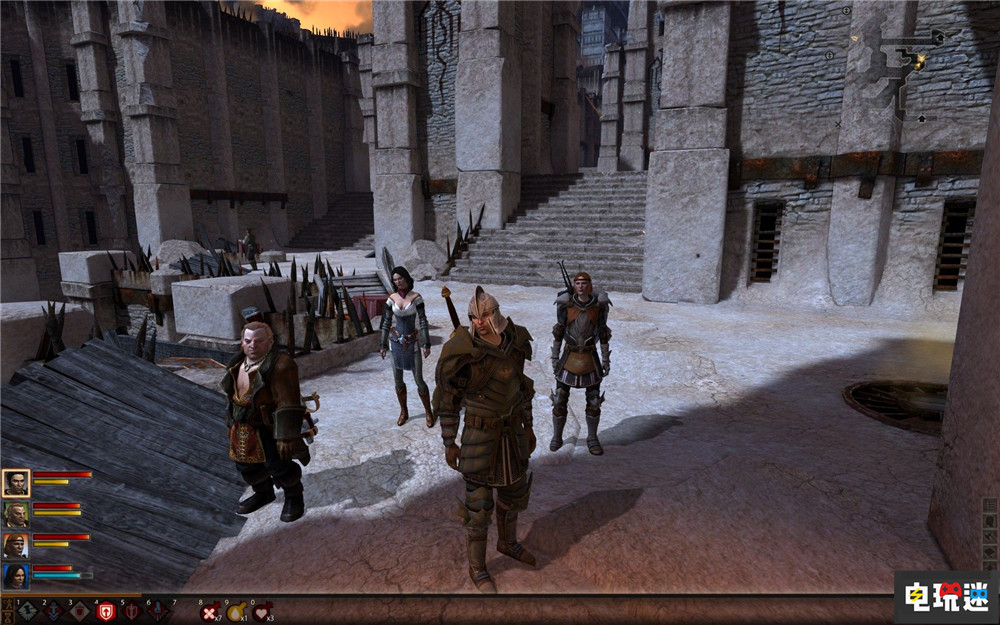
Task: Select the dark-haired woman mage portrait
Action: click(15, 576)
